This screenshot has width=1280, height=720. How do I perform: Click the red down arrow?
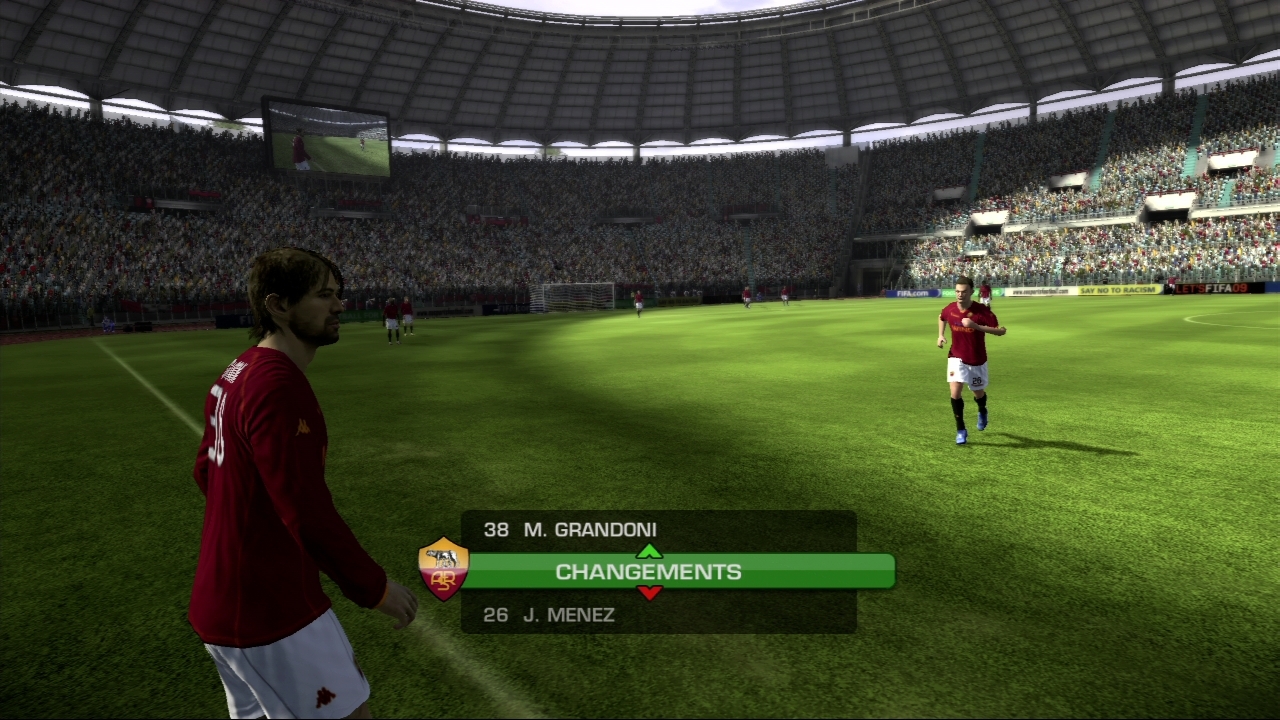[649, 593]
